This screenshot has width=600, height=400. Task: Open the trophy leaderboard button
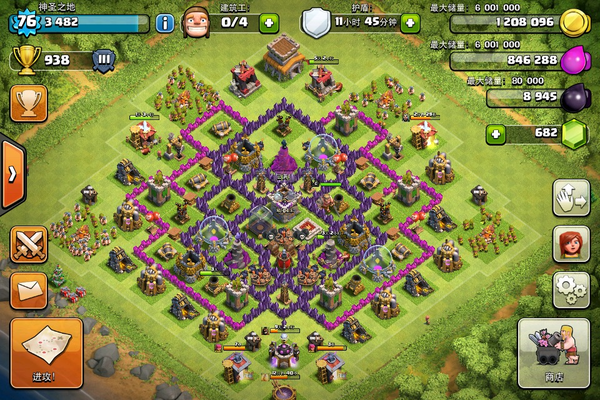[x=27, y=103]
